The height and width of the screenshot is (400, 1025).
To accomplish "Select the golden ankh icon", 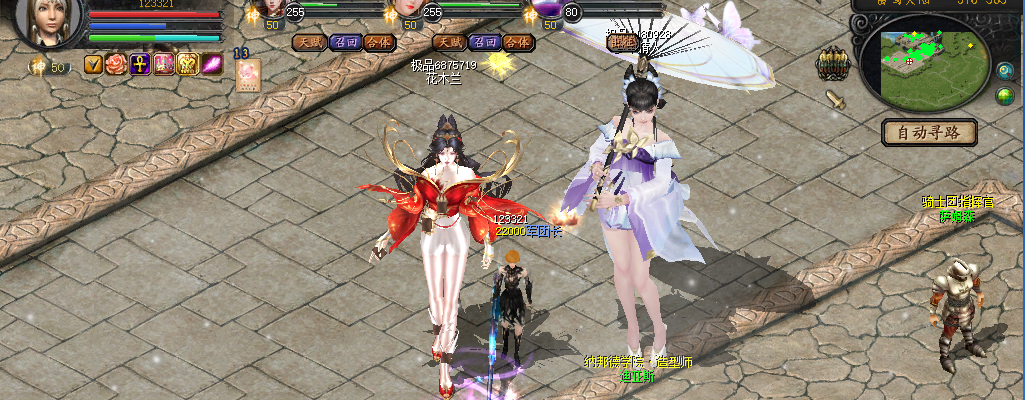I will (140, 65).
